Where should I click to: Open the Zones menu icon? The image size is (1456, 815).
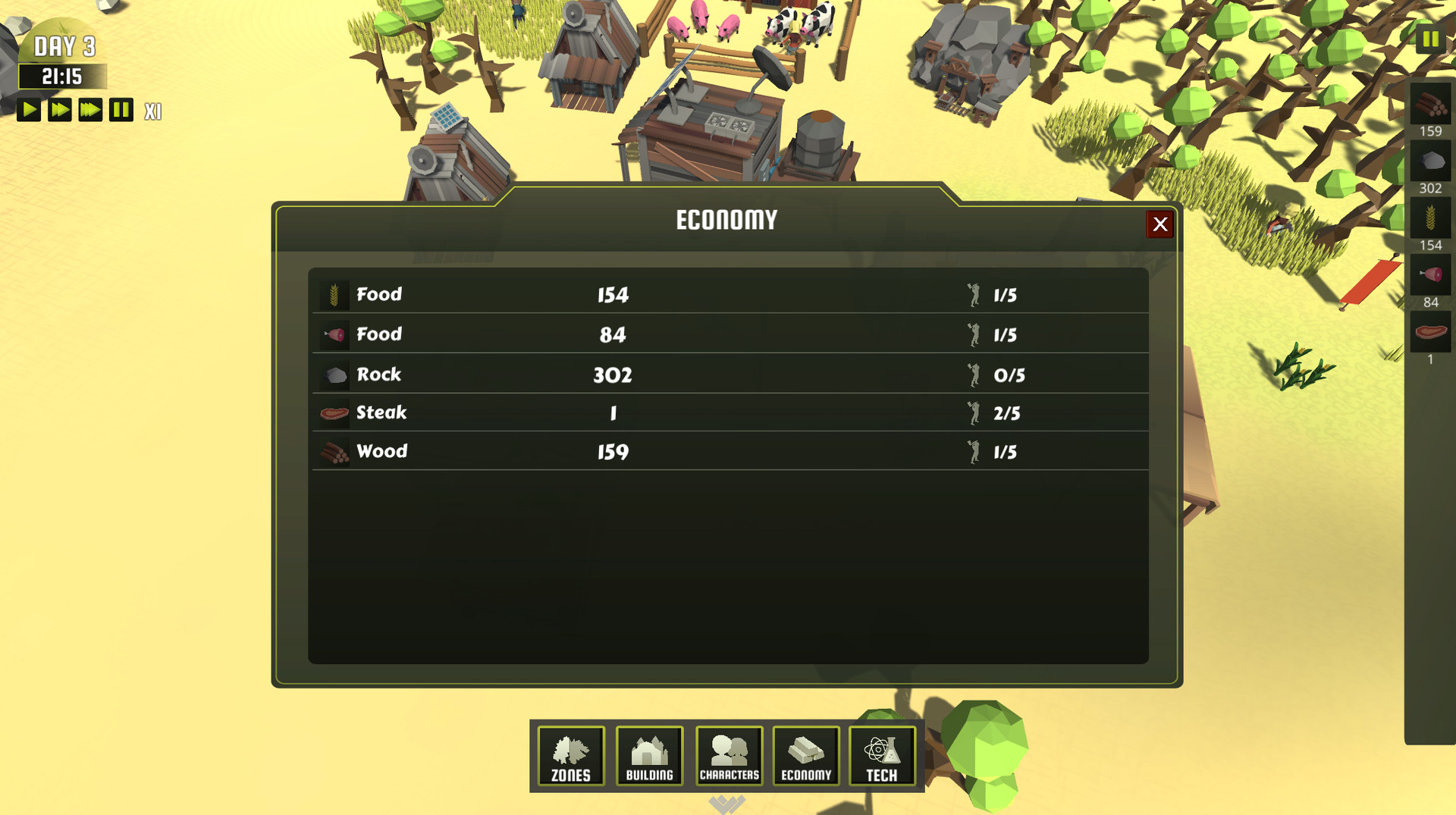(x=570, y=755)
